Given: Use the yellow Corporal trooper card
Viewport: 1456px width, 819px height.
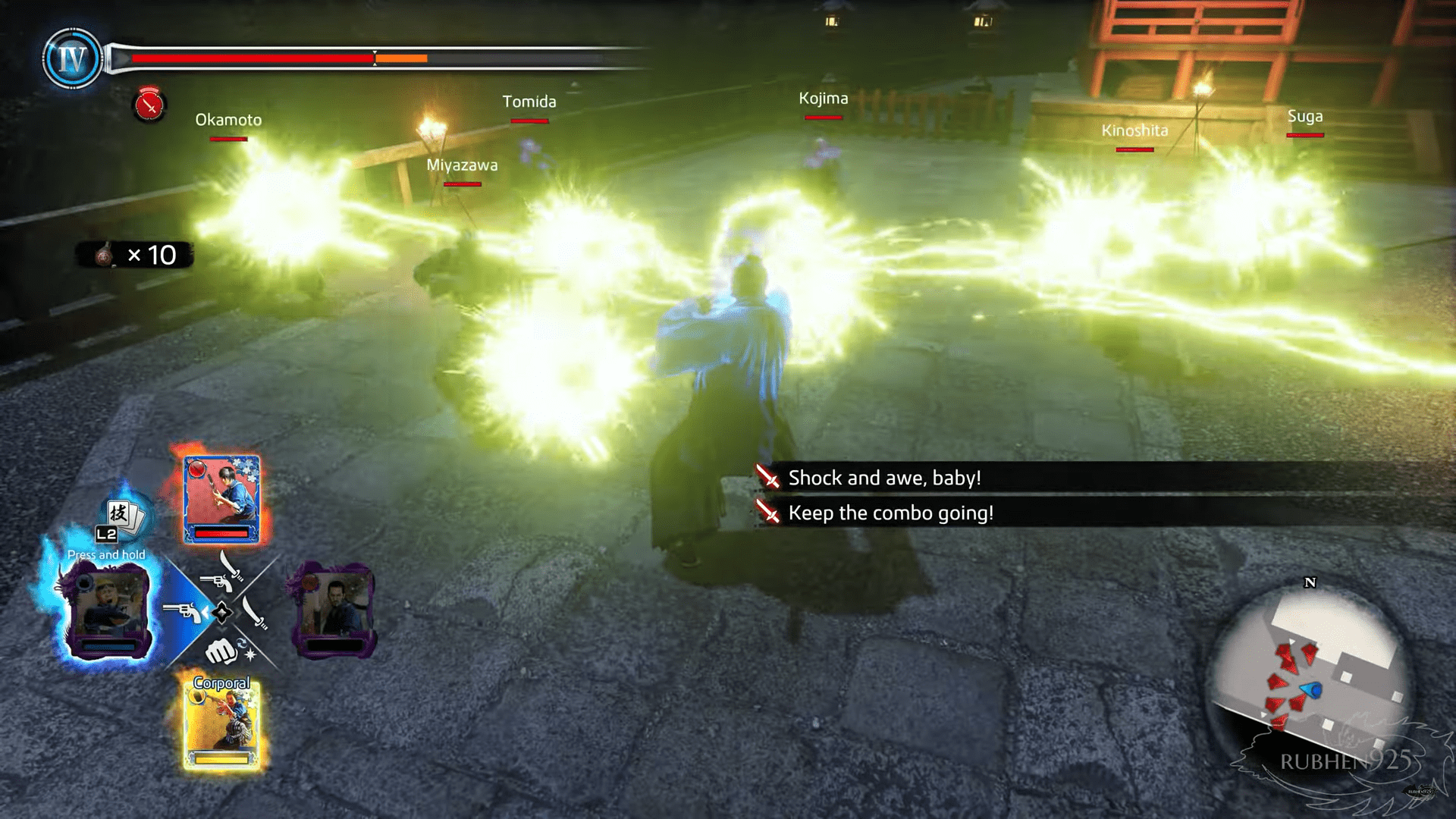Looking at the screenshot, I should pyautogui.click(x=221, y=726).
